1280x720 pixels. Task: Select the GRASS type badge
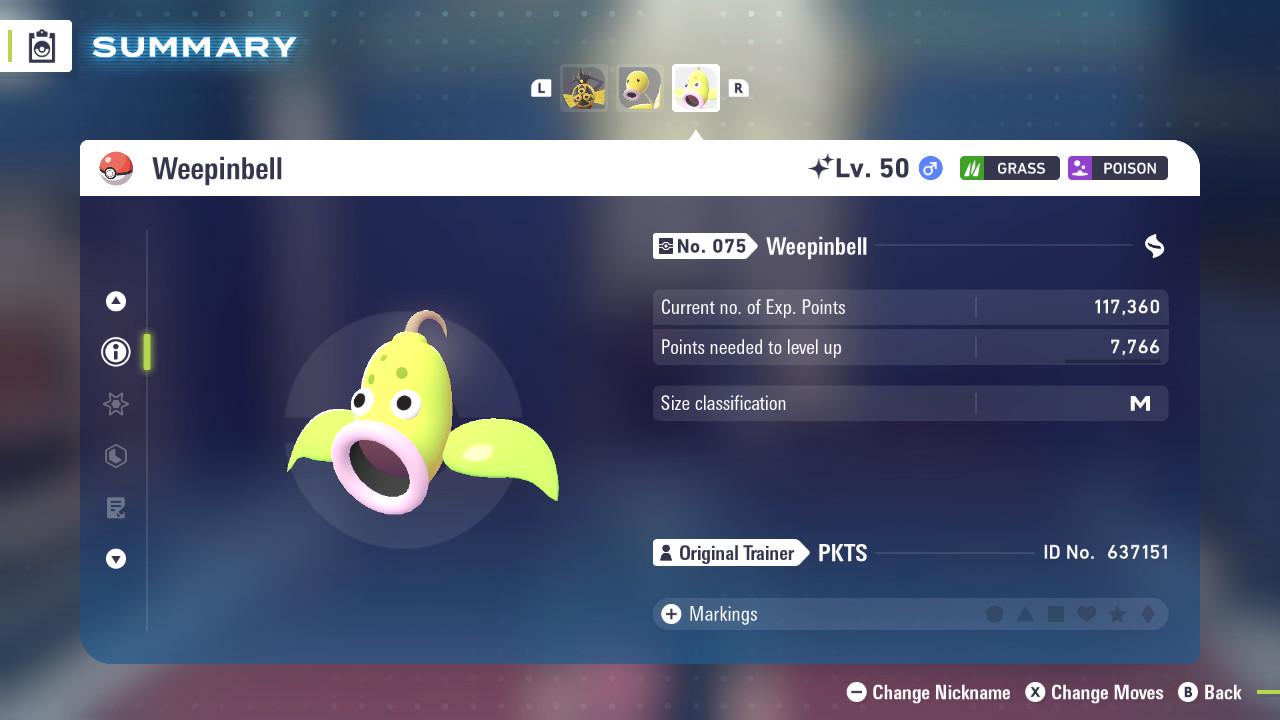coord(1010,168)
